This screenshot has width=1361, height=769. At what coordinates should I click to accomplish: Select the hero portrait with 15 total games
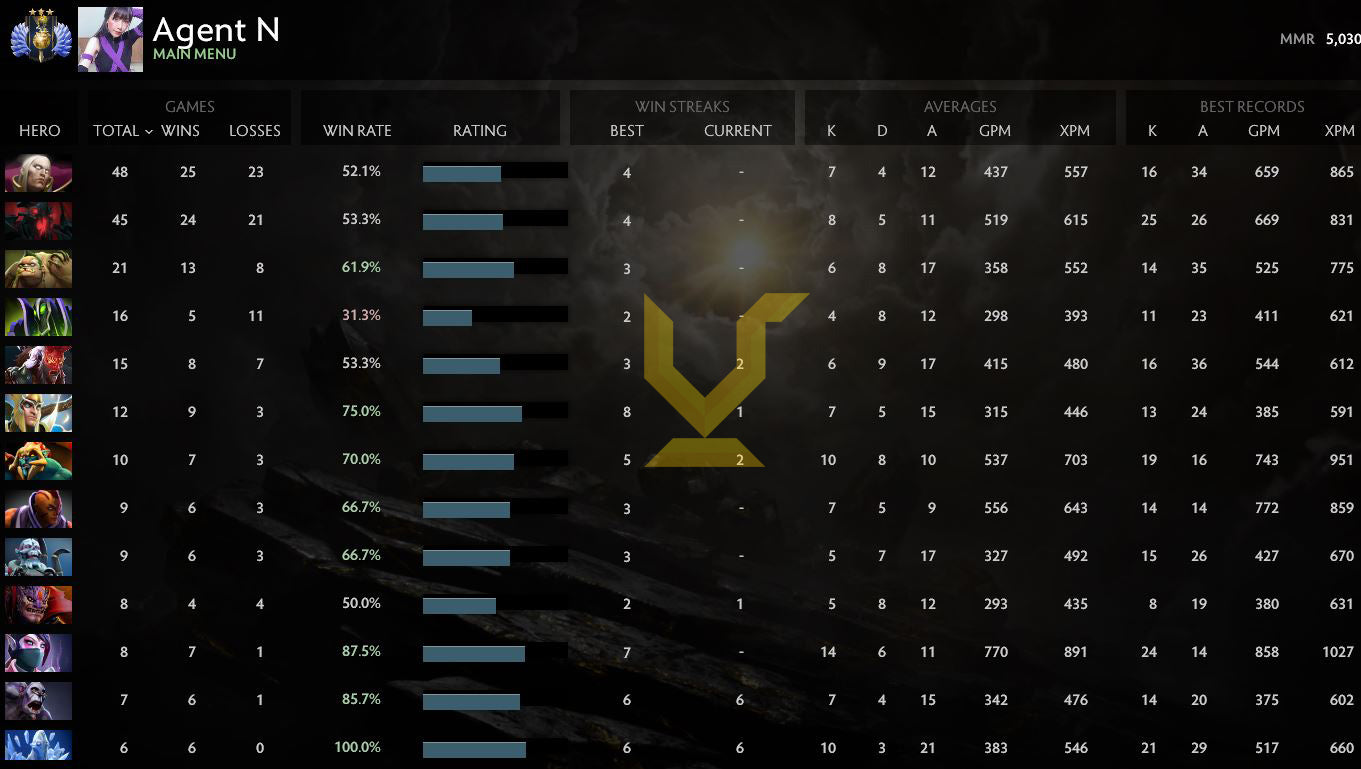[38, 364]
